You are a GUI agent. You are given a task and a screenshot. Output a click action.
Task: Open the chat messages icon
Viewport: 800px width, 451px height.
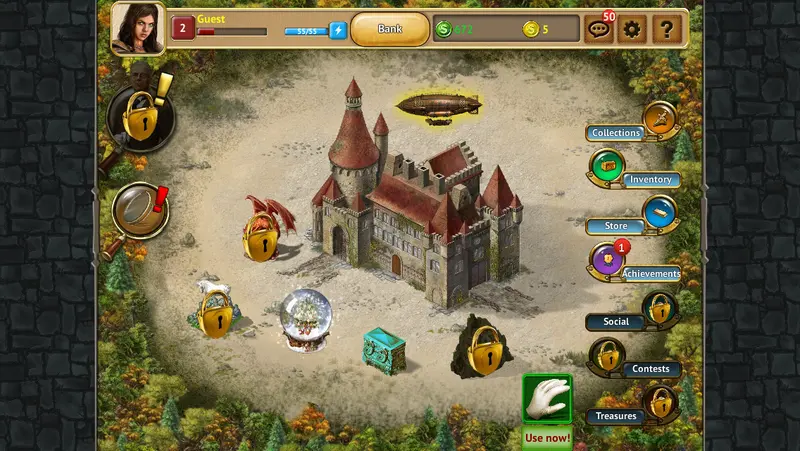[x=598, y=30]
